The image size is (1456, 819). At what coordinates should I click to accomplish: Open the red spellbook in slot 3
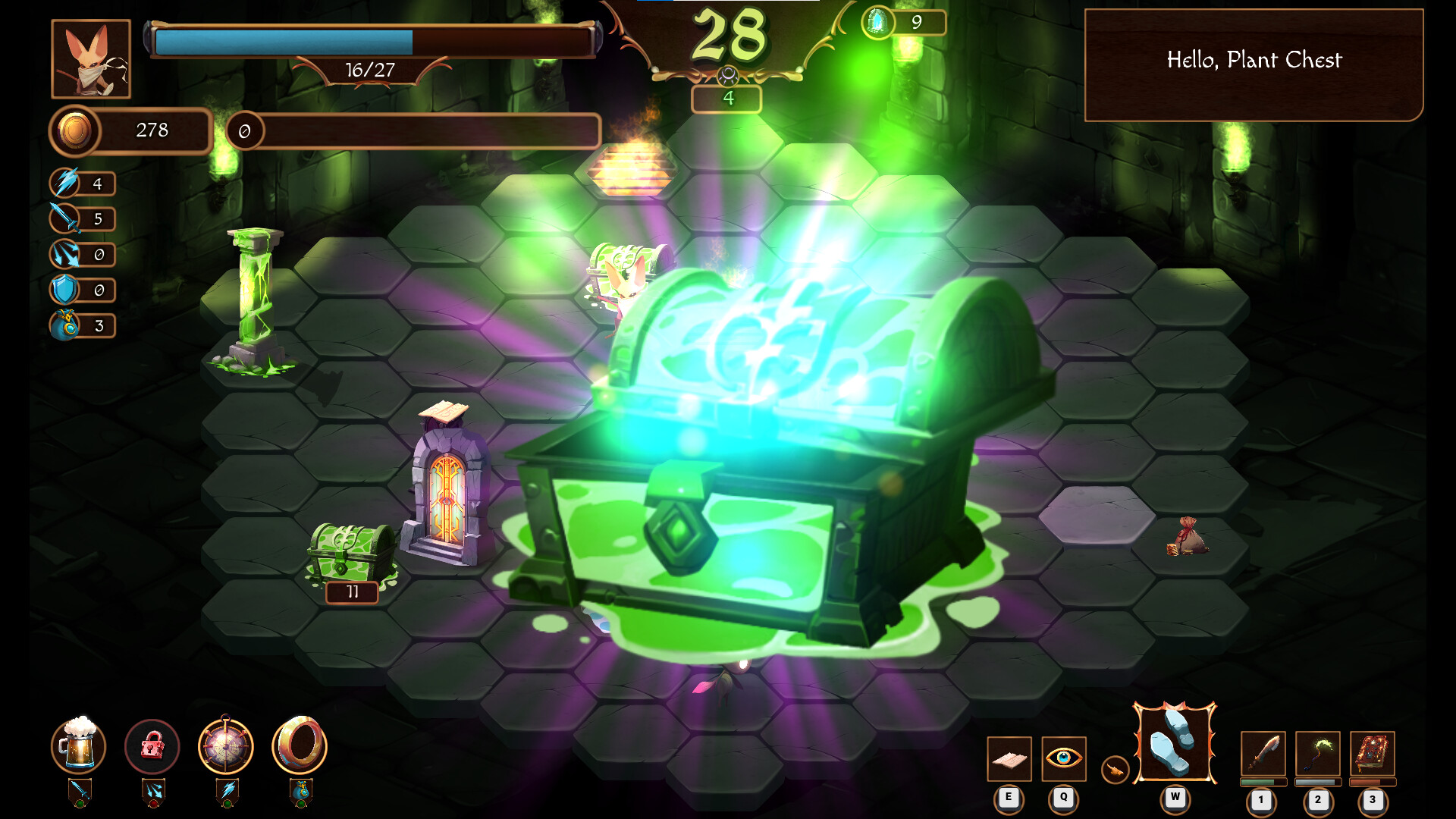coord(1374,755)
